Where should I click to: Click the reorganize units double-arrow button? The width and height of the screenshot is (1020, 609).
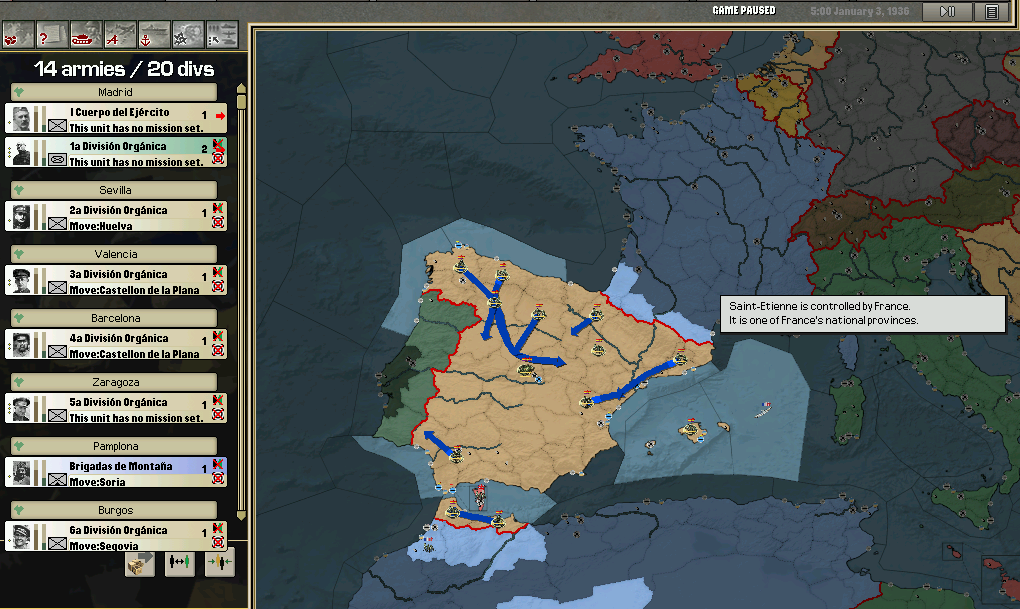(x=180, y=563)
